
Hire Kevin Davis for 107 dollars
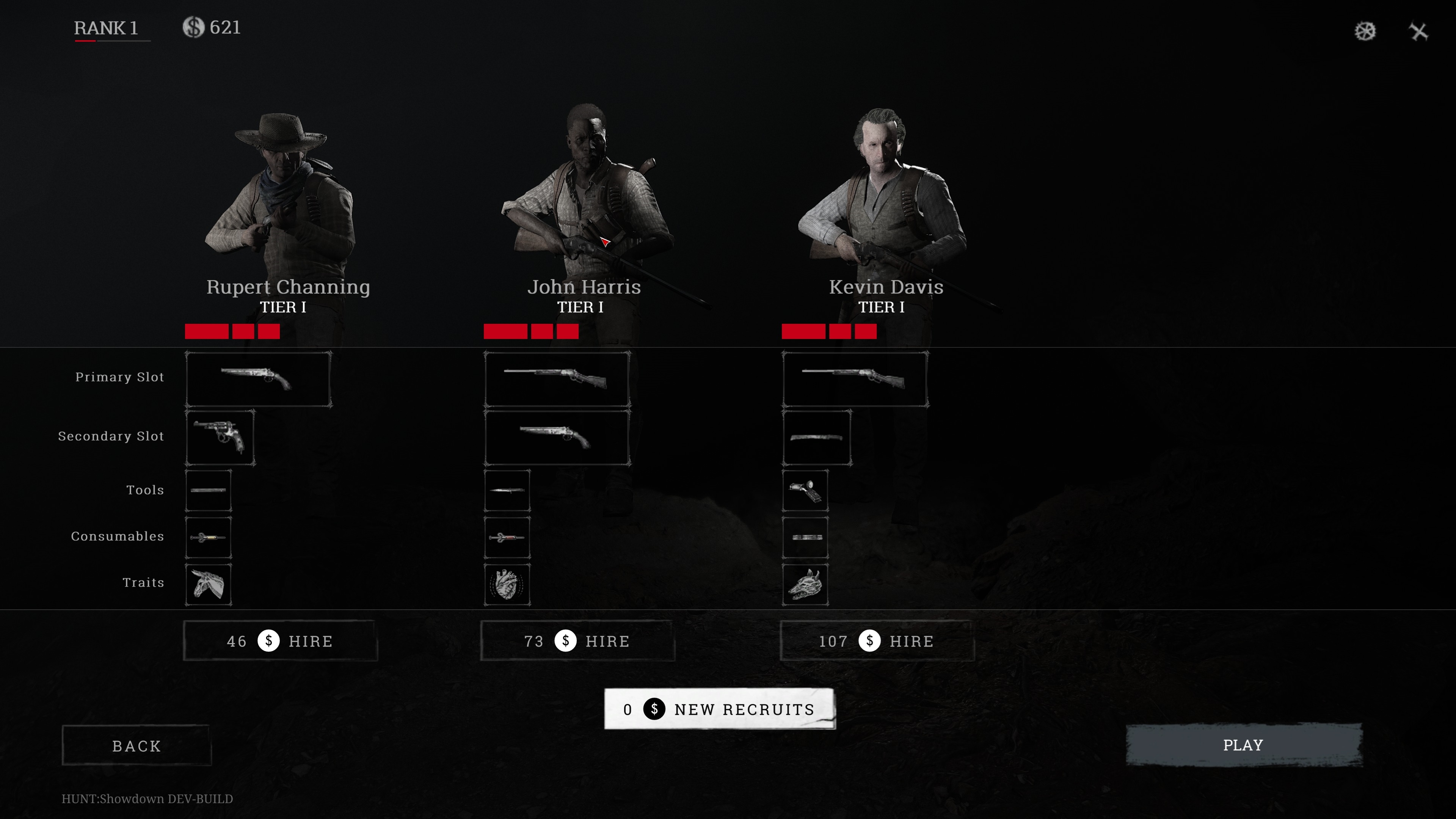pyautogui.click(x=877, y=641)
